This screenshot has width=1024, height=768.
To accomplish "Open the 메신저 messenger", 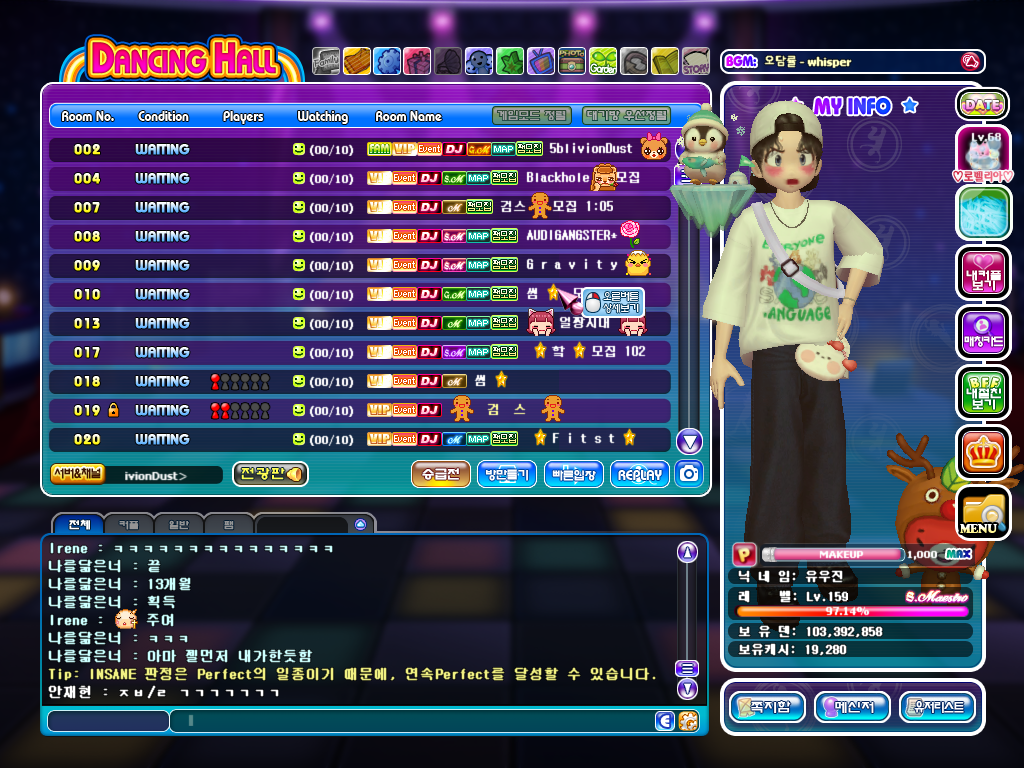I will (852, 708).
